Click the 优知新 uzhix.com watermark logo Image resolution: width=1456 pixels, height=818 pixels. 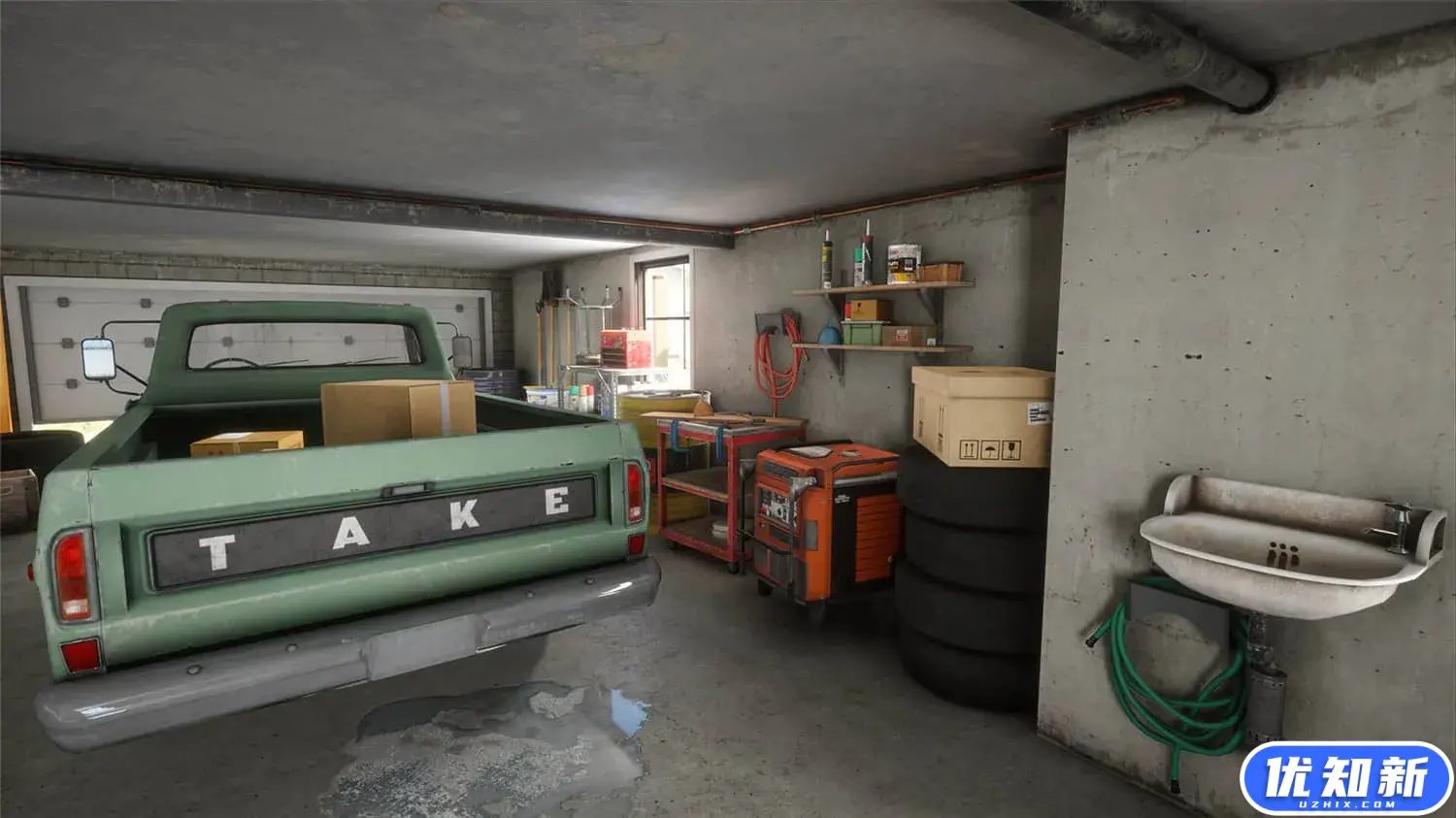1345,780
